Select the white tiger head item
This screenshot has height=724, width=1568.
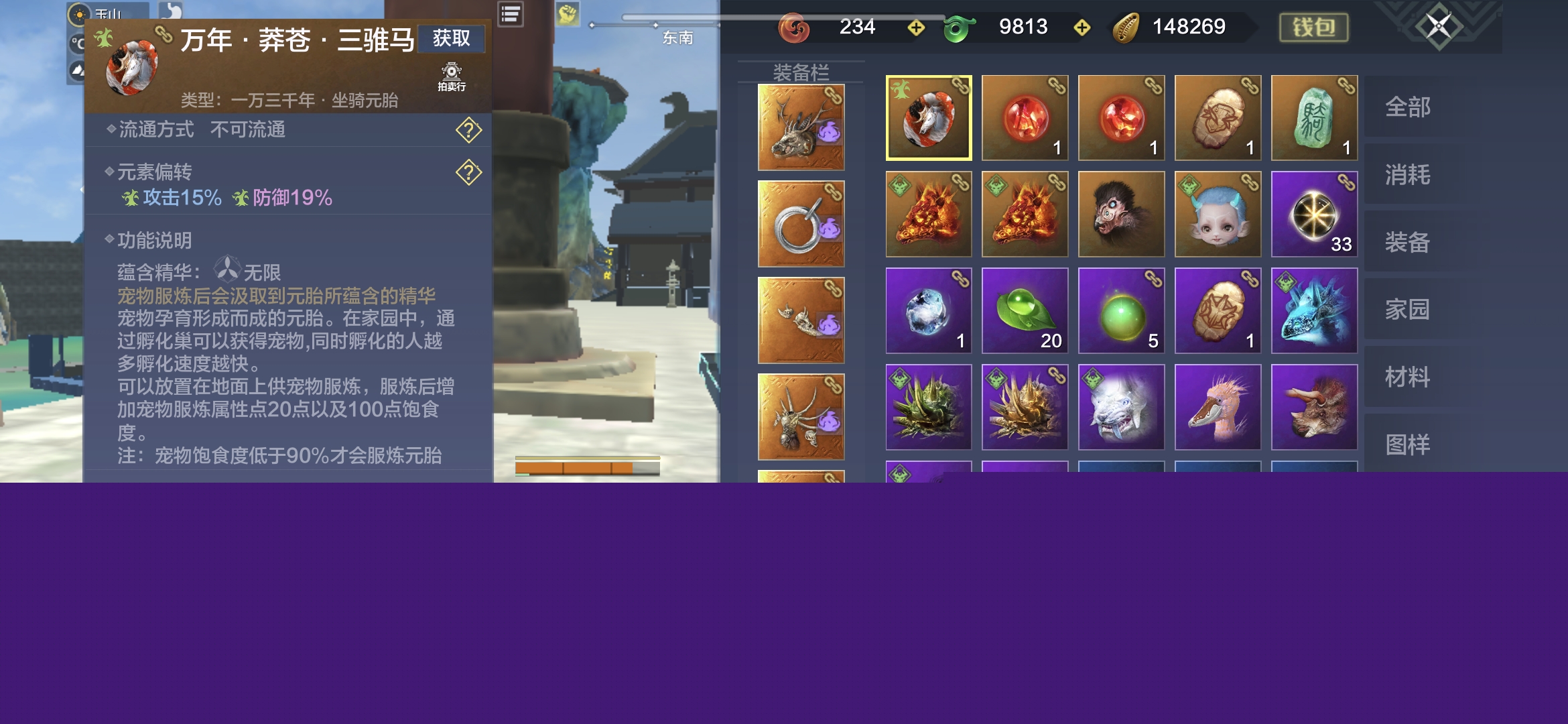point(1121,407)
